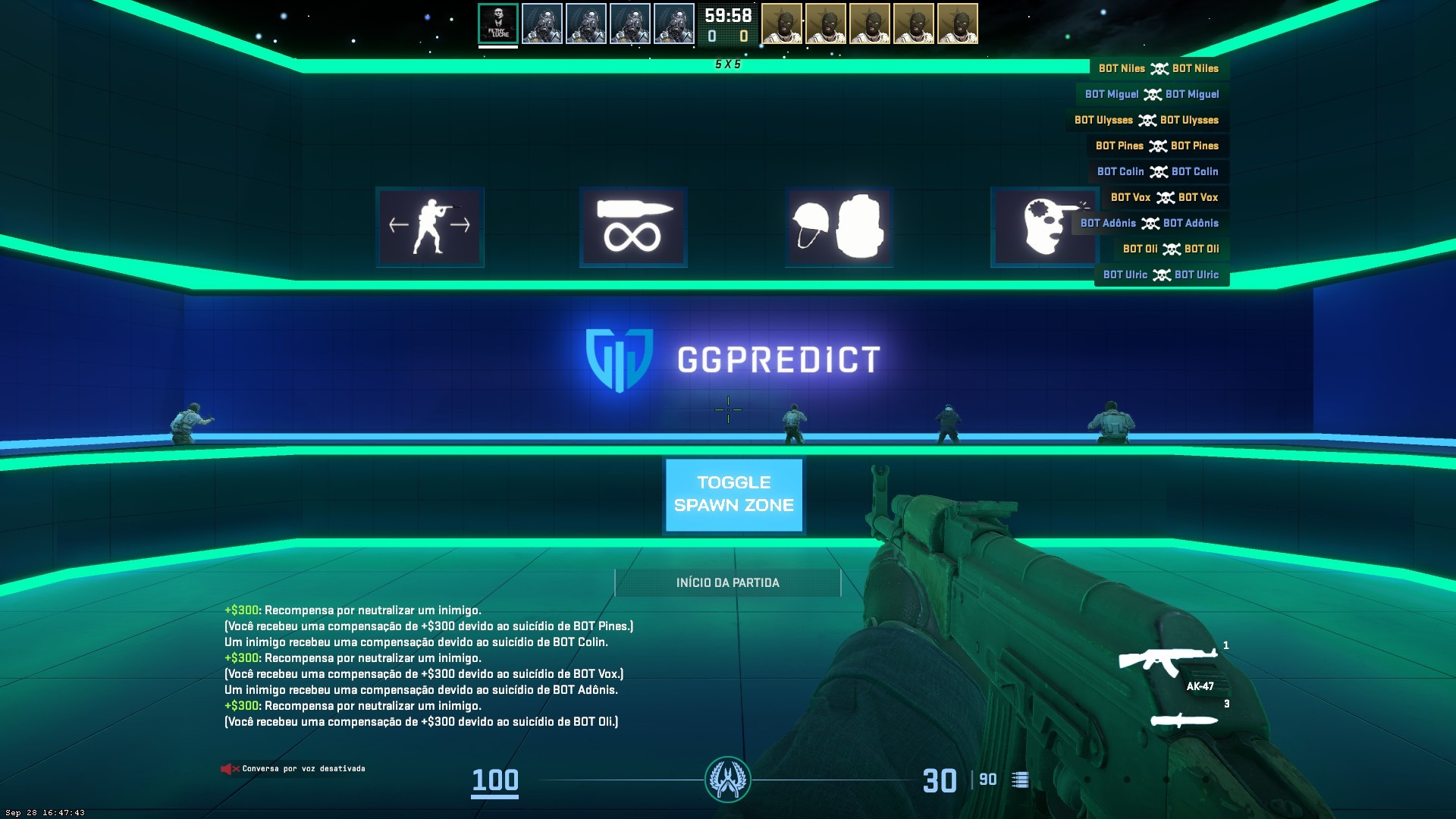Toggle the strafing bot movement panel

click(430, 227)
